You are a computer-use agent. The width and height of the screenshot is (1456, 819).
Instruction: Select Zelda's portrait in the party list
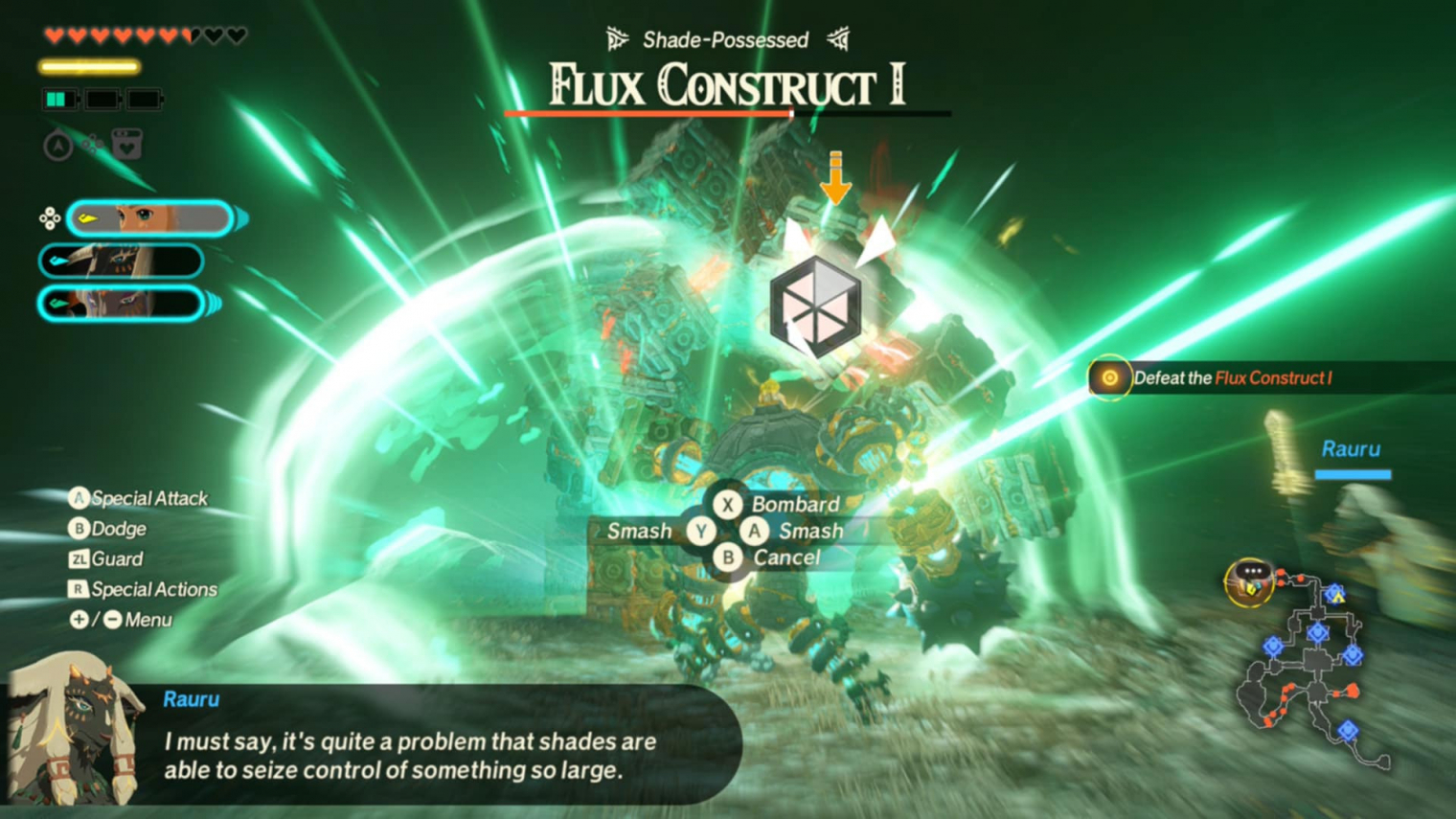[x=150, y=218]
